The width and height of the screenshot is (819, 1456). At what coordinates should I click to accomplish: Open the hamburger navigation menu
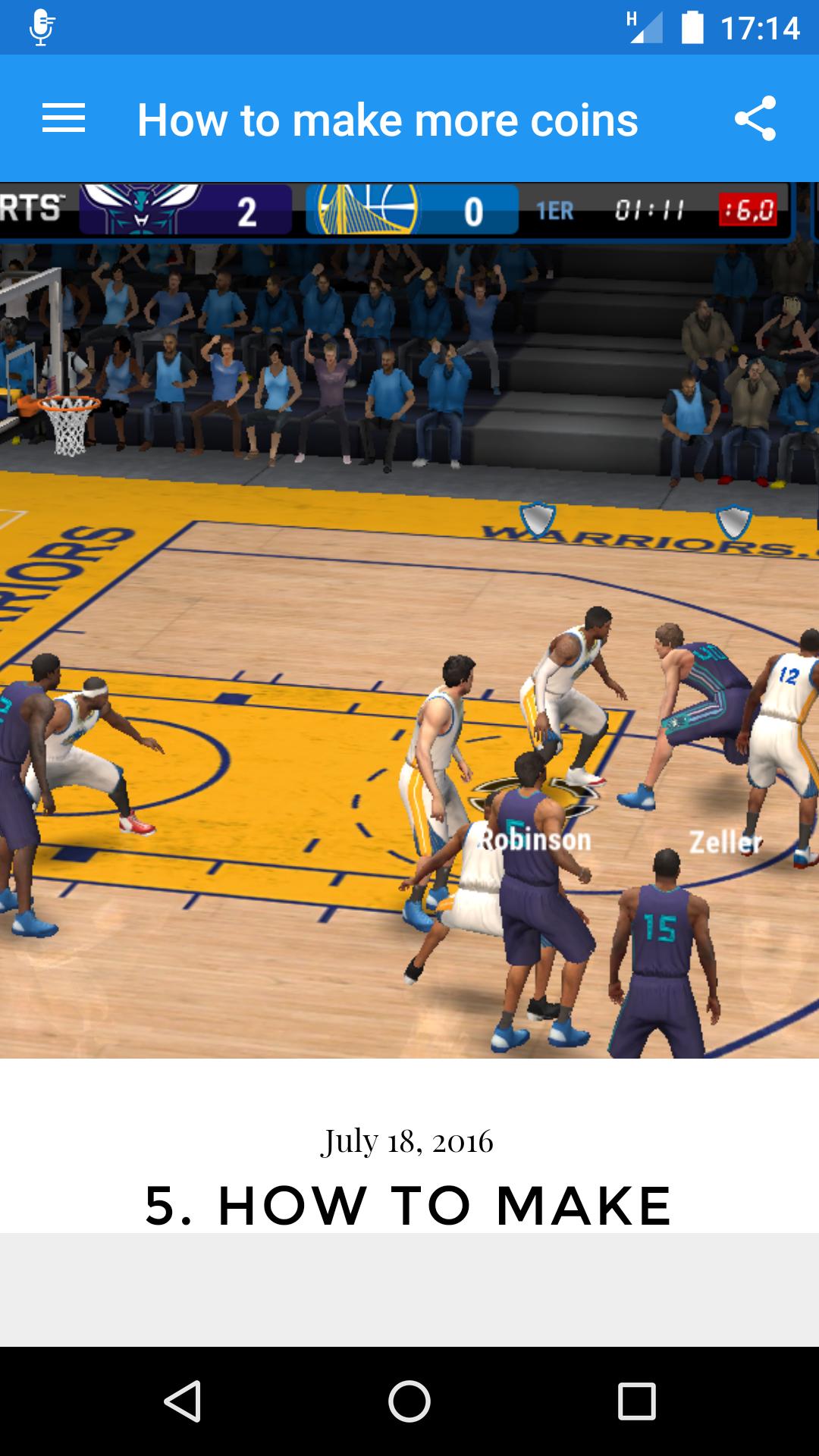click(64, 119)
